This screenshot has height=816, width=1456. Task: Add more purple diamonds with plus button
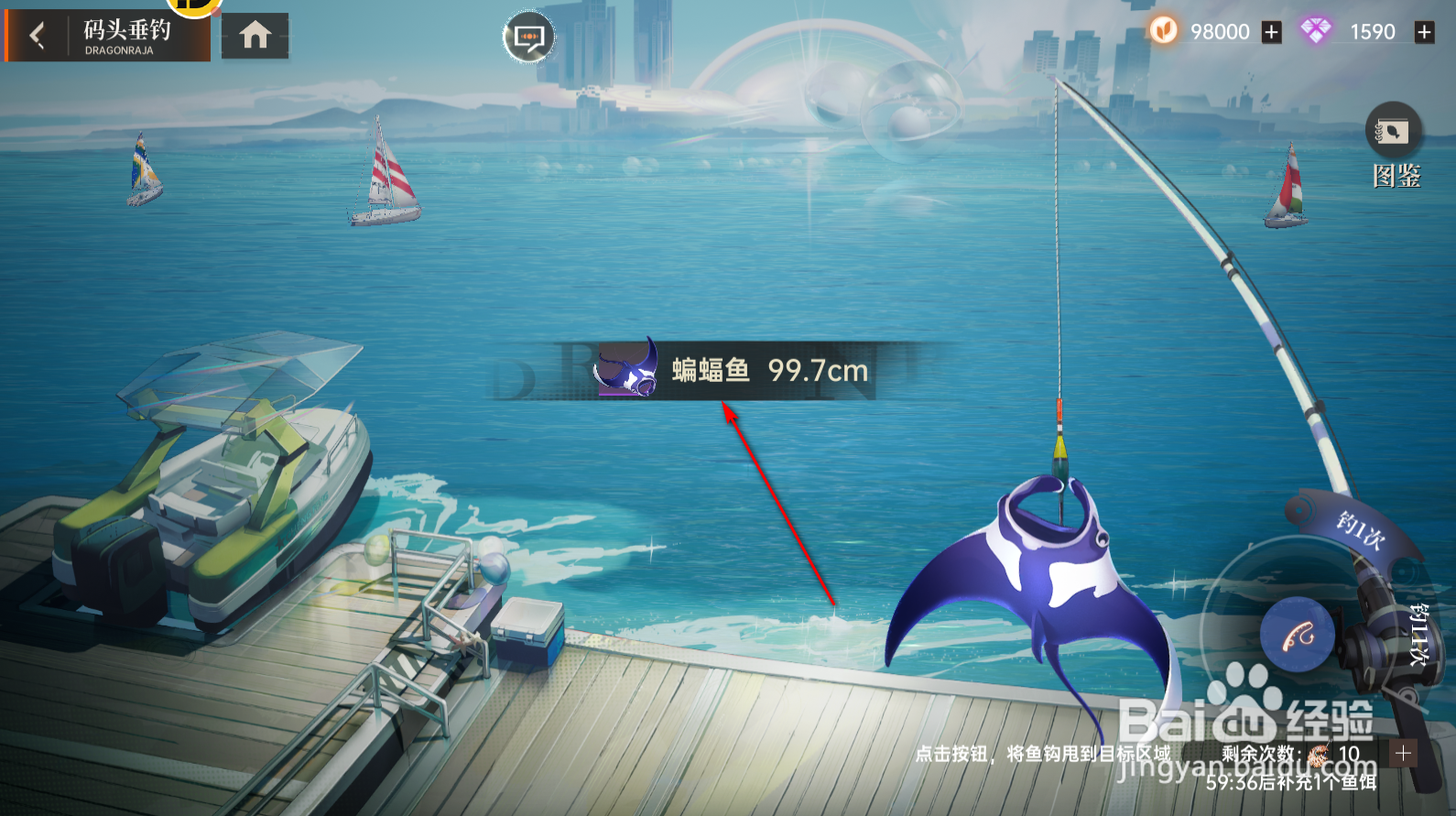(x=1424, y=33)
